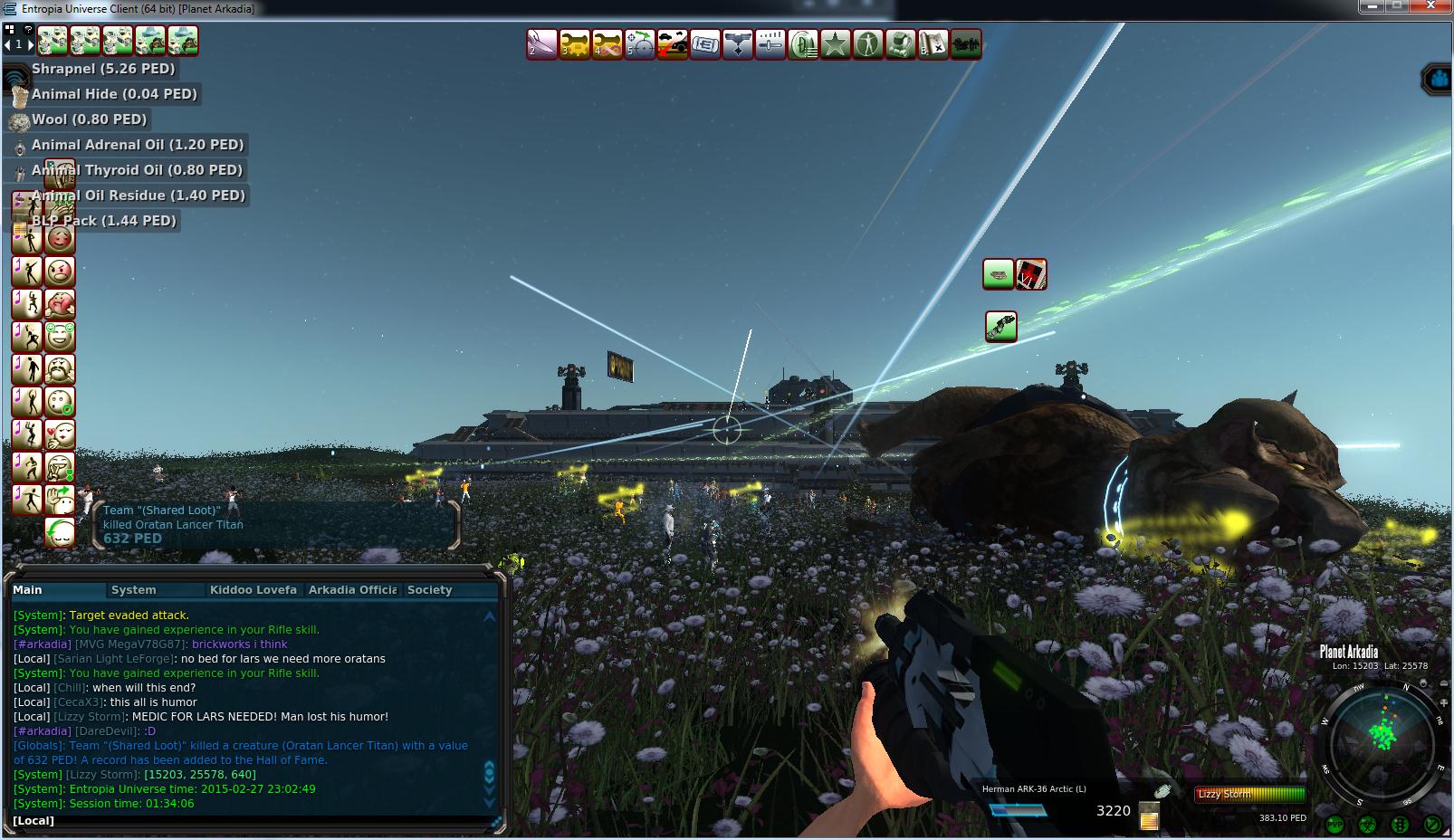Viewport: 1454px width, 840px height.
Task: Select the Kiddoo Lovefa chat tab
Action: [x=253, y=590]
